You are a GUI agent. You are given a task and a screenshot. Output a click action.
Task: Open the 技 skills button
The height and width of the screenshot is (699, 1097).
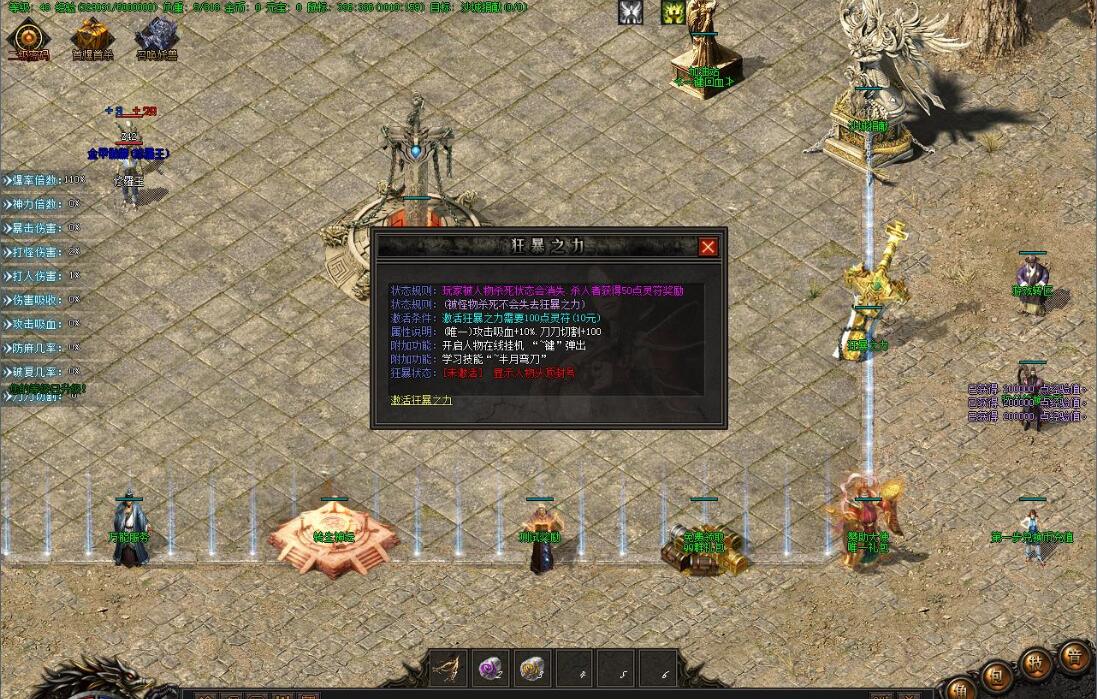(x=1036, y=664)
